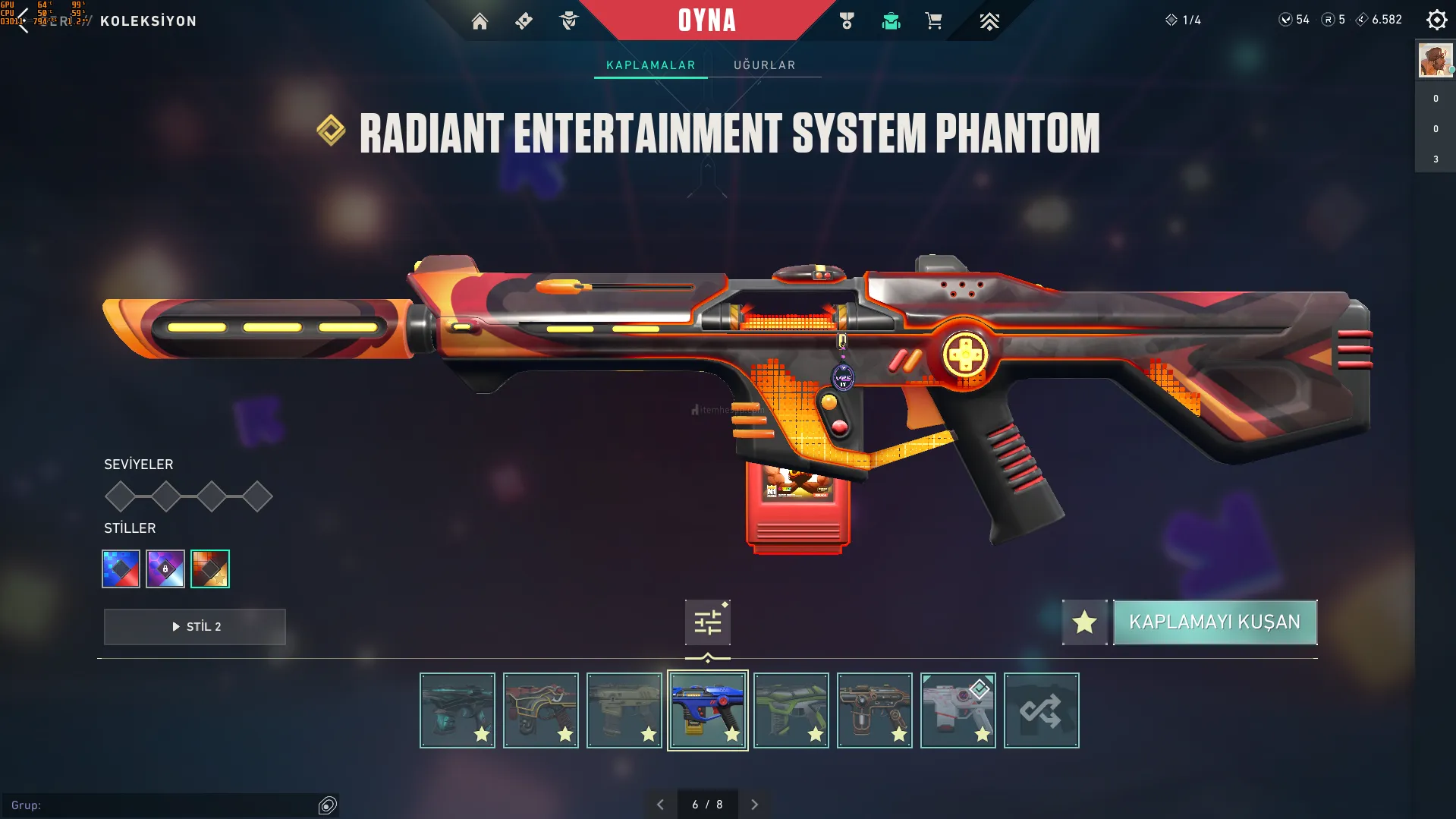Select the white Phantom skin thumbnail

[x=958, y=710]
